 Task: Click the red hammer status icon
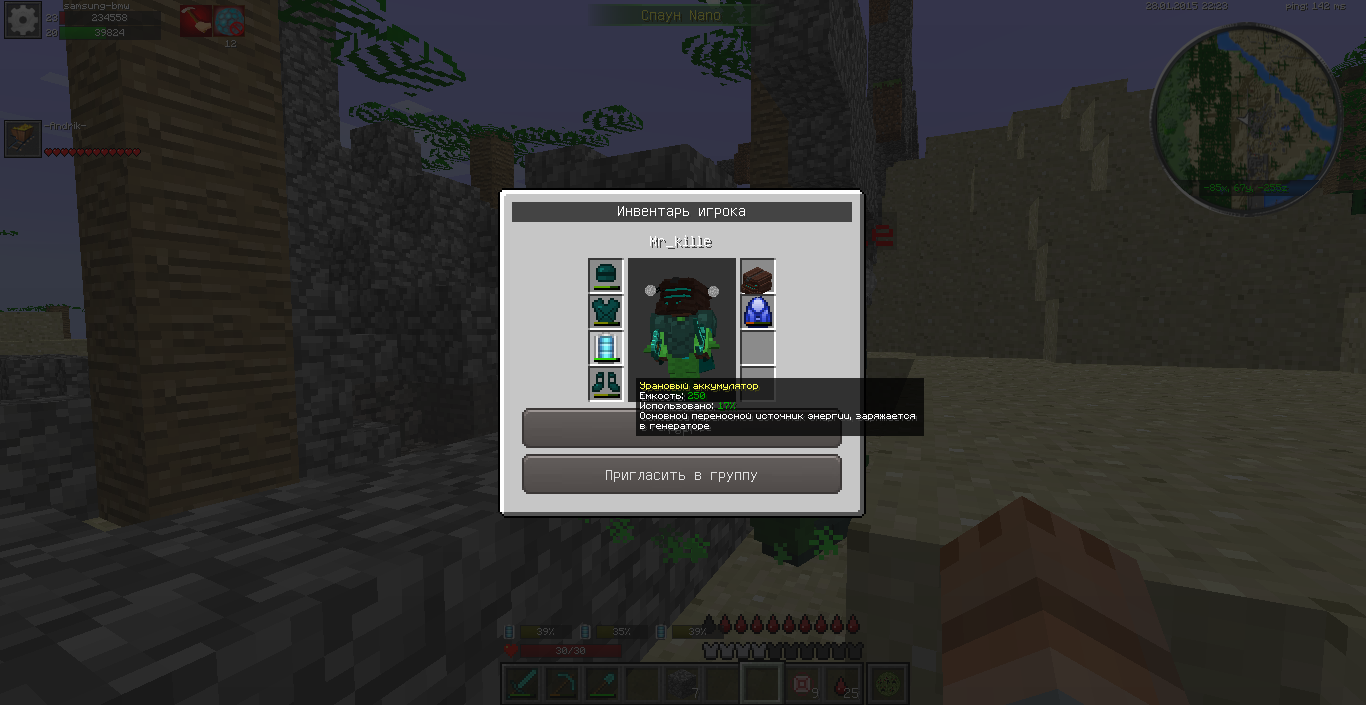(195, 20)
